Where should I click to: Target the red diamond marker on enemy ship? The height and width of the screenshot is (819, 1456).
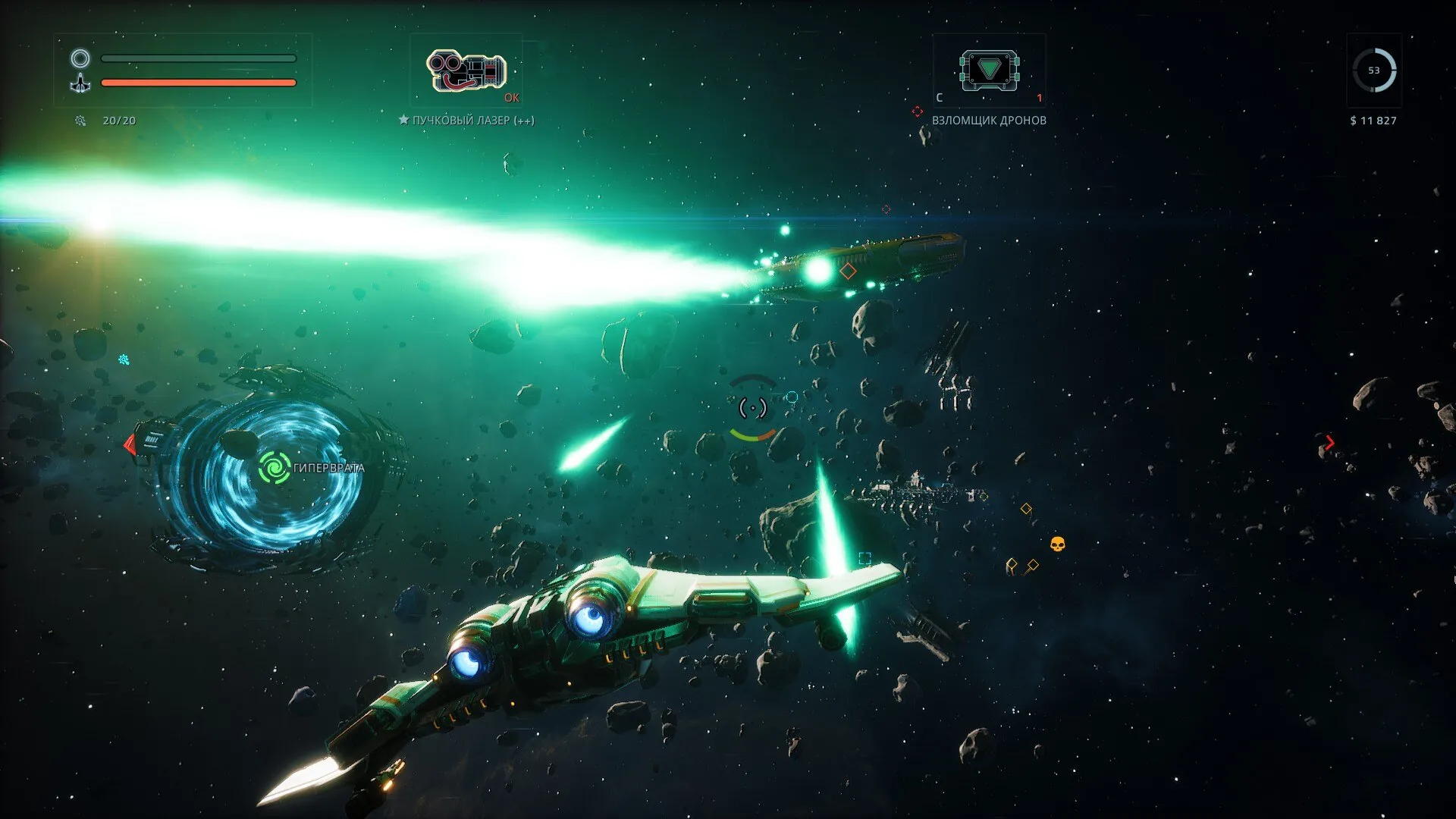[848, 271]
